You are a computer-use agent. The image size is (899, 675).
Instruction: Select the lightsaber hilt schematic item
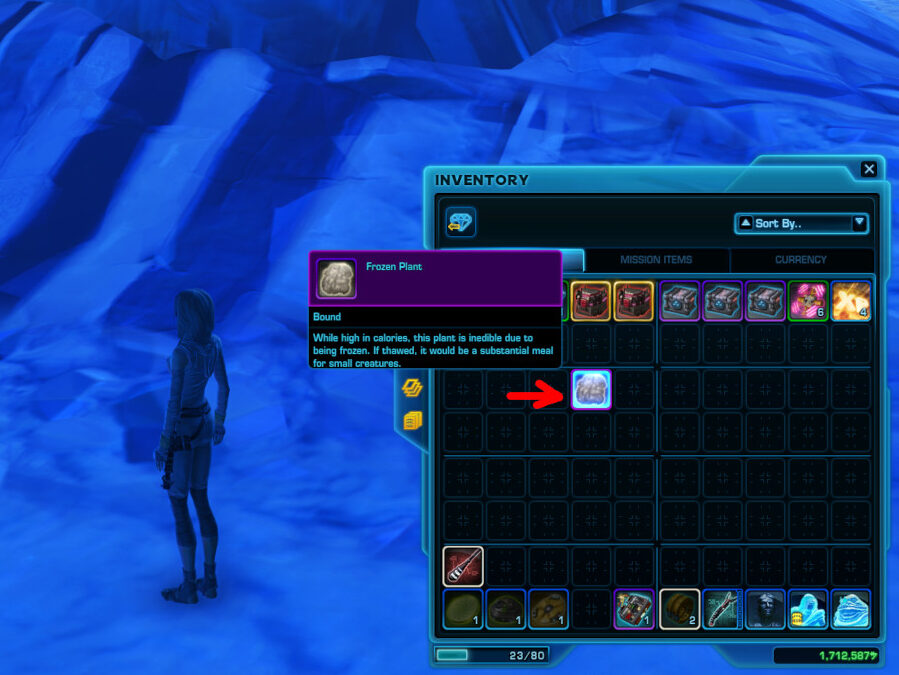[722, 609]
